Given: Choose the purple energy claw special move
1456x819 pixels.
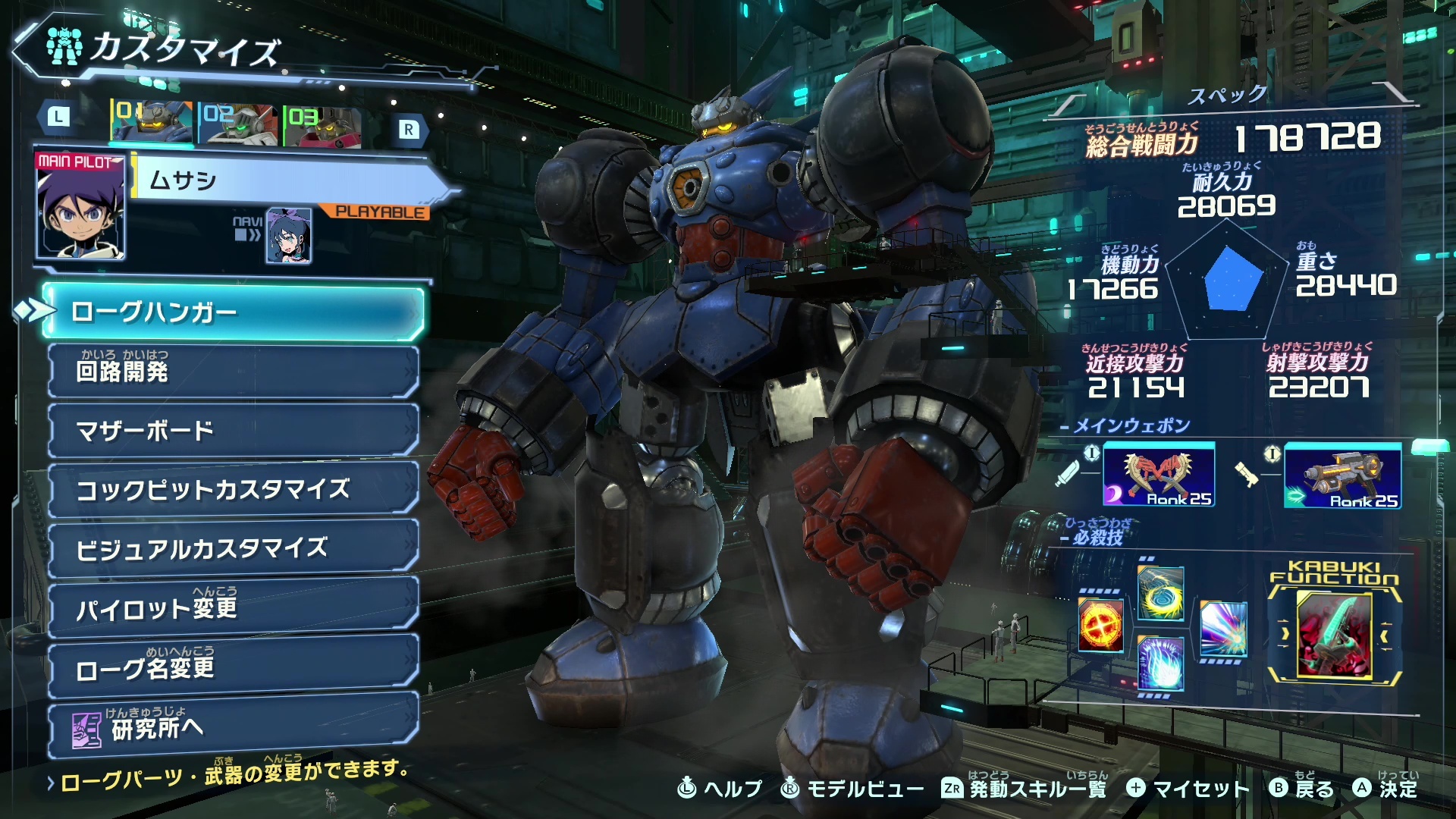Looking at the screenshot, I should (x=1160, y=664).
